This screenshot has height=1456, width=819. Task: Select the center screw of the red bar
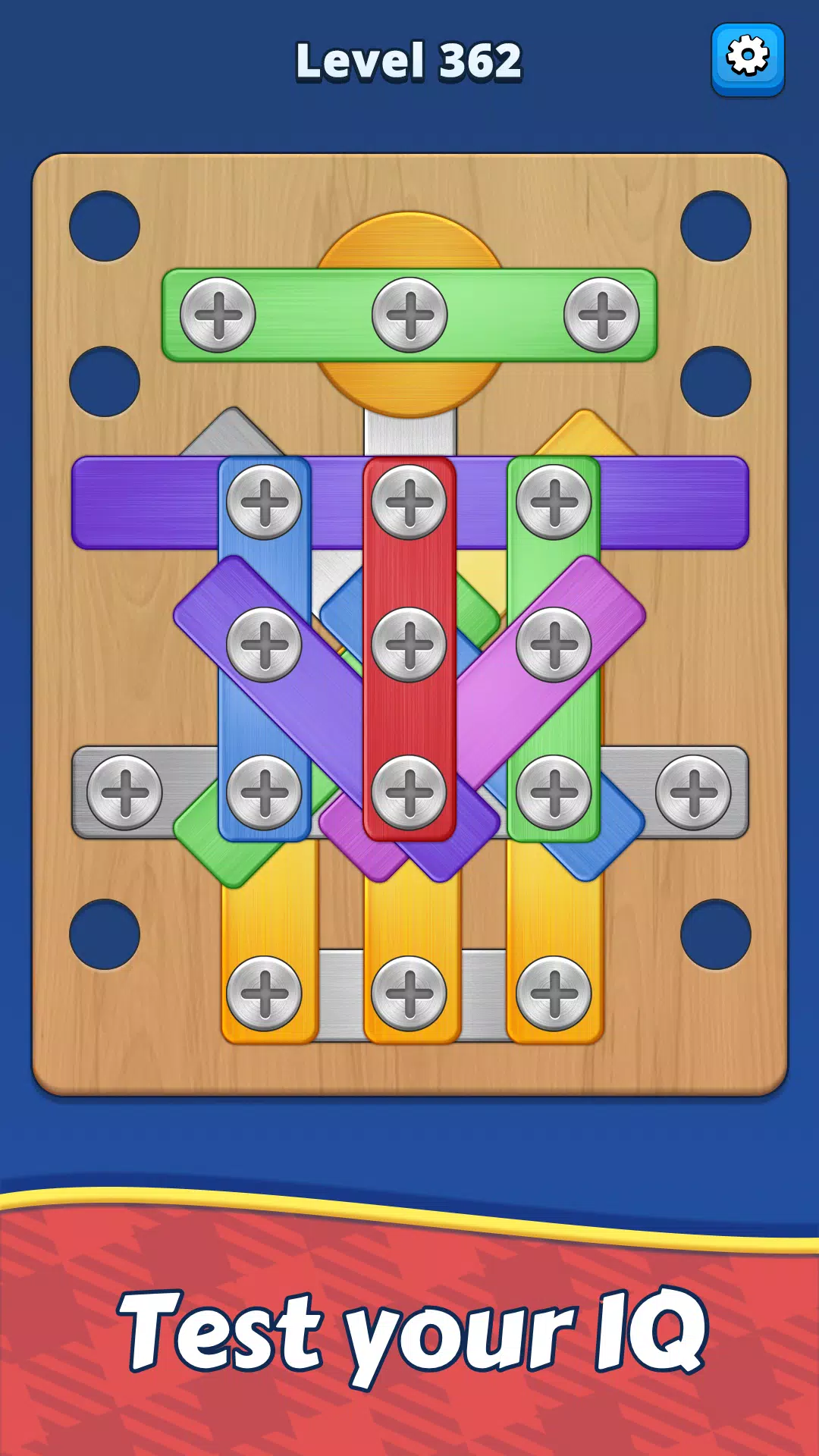tap(409, 645)
